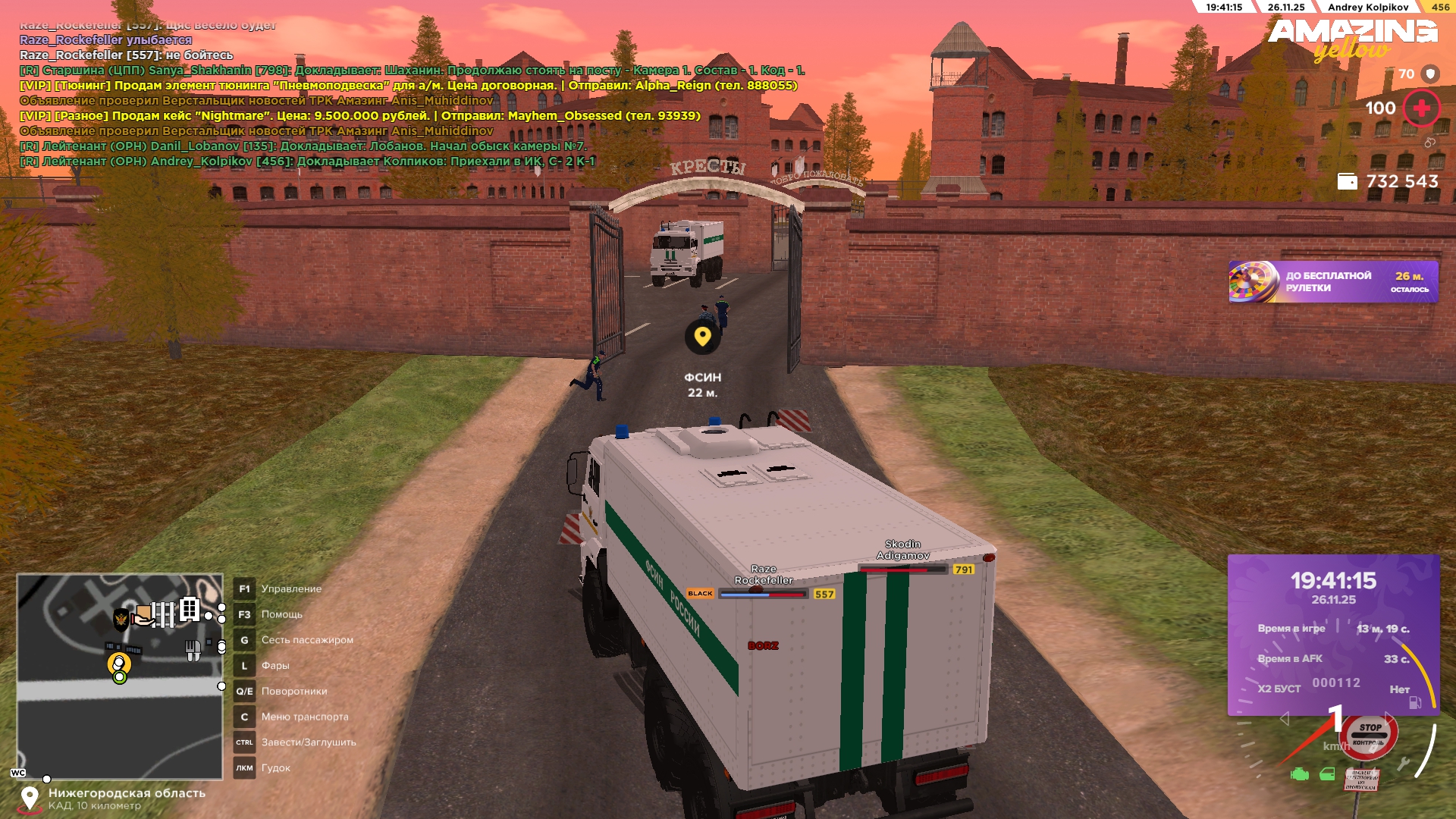
Task: Click the Нижегородская область location label
Action: pos(127,793)
